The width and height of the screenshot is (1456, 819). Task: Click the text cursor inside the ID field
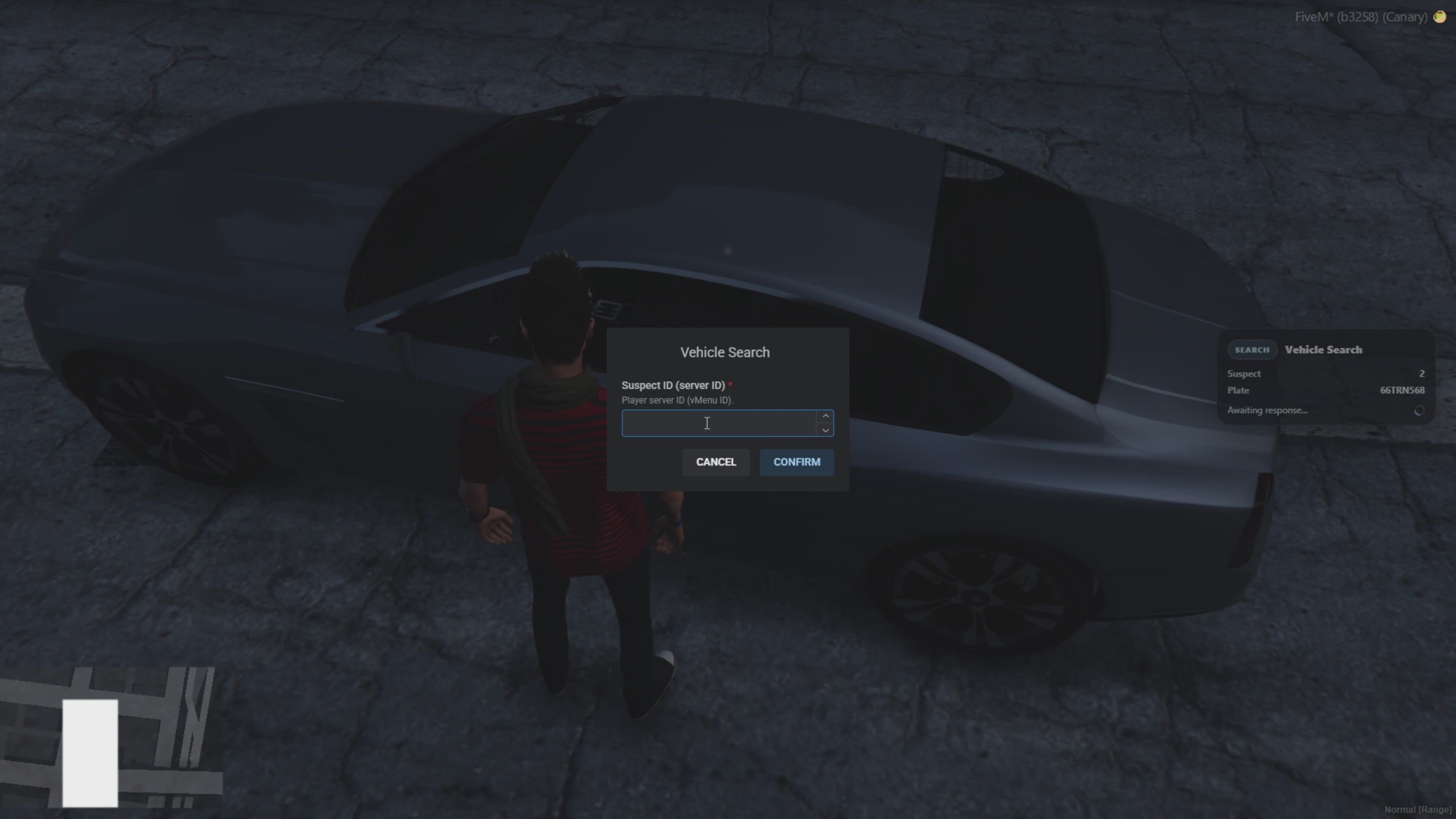[x=706, y=423]
